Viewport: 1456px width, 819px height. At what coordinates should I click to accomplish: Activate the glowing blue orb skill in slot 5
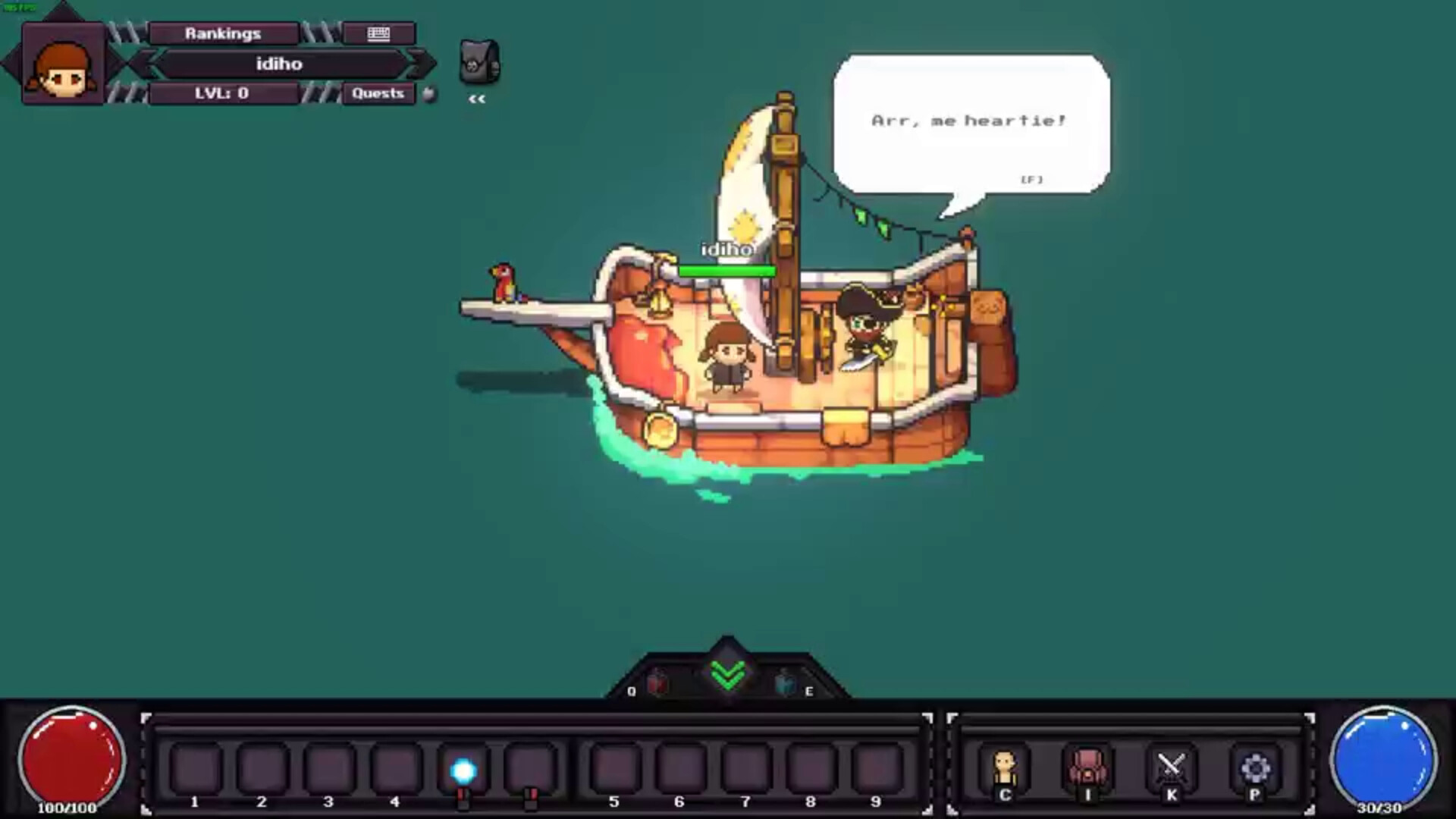pyautogui.click(x=463, y=768)
